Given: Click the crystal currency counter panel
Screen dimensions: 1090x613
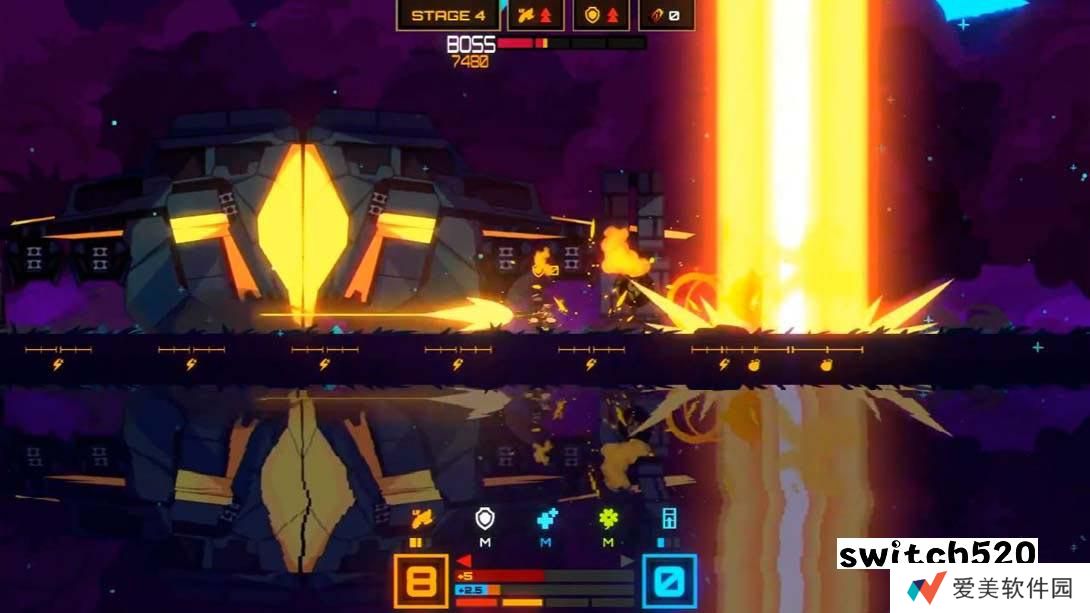Looking at the screenshot, I should coord(666,15).
